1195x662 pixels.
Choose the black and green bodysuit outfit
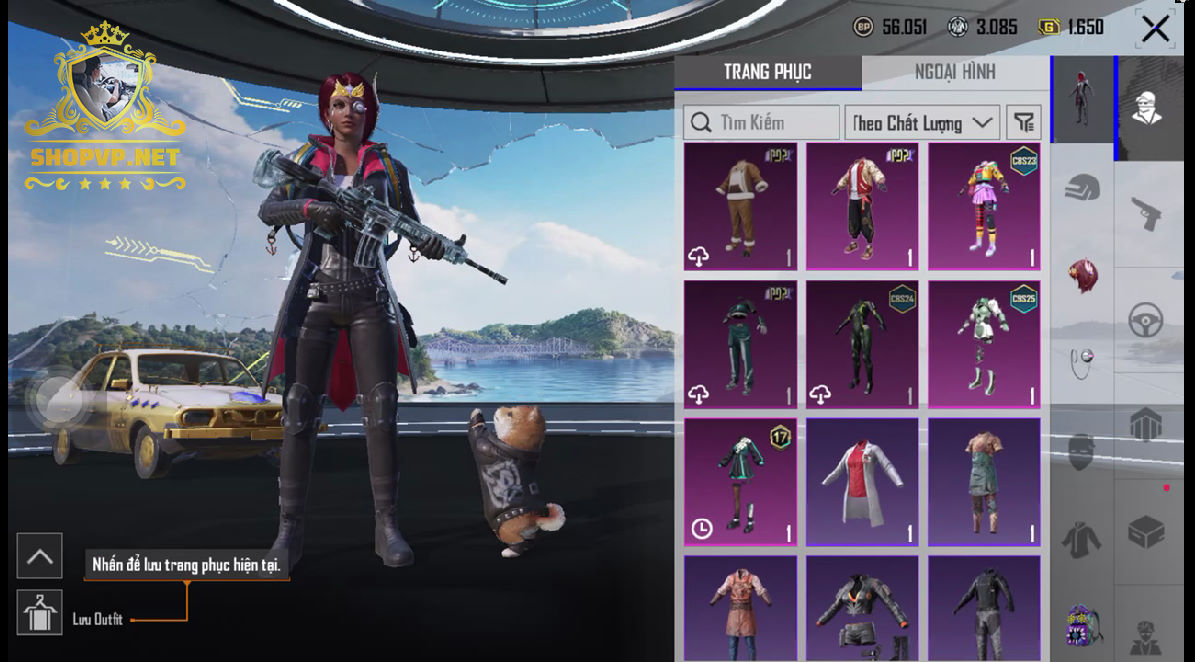(x=862, y=344)
